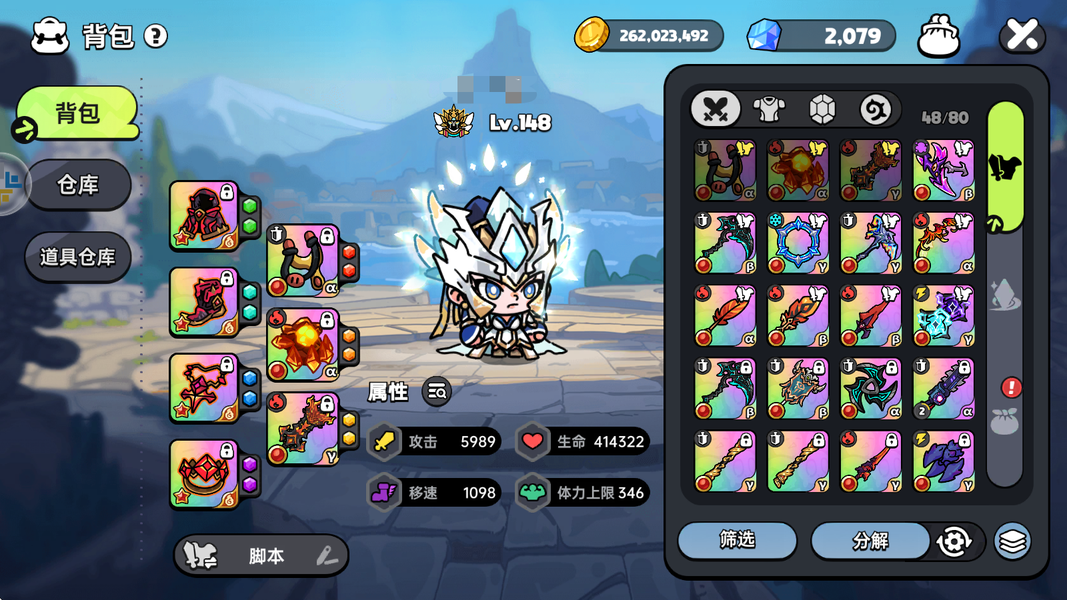This screenshot has width=1067, height=600.
Task: Open the attribute details magnifier icon
Action: click(x=437, y=392)
